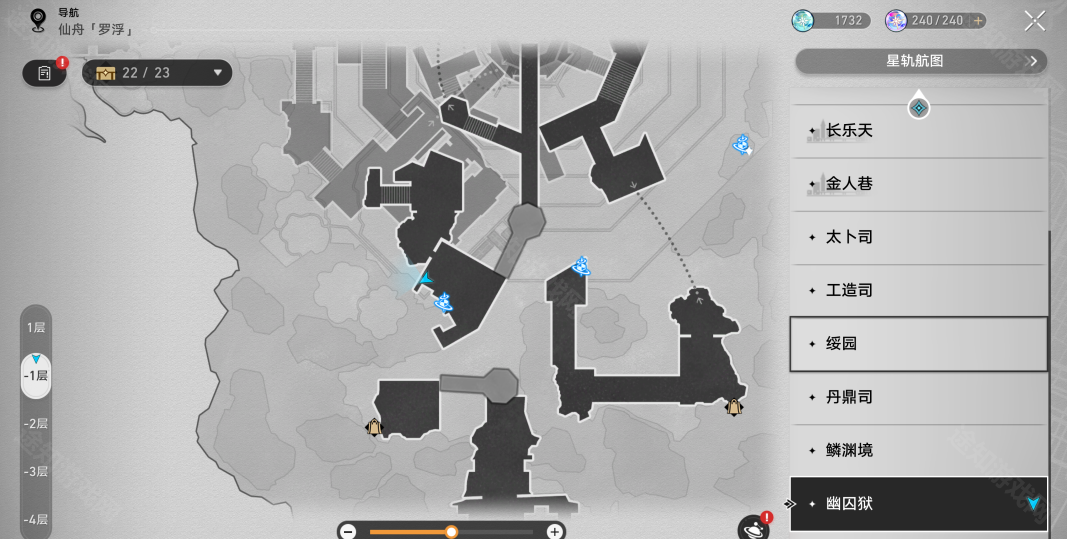
Task: Select 长乐天 from the location list
Action: [x=918, y=131]
